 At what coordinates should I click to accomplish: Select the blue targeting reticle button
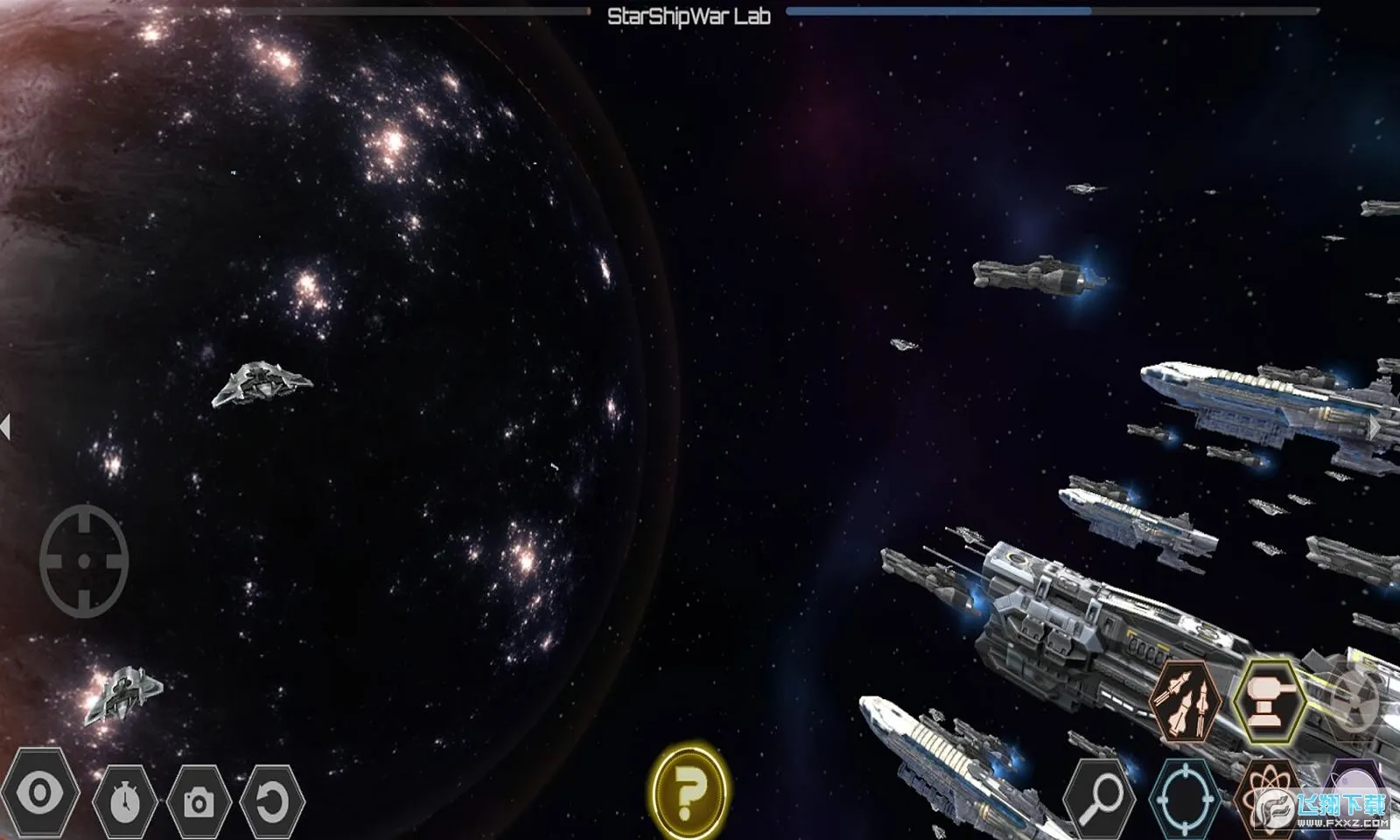point(1186,797)
